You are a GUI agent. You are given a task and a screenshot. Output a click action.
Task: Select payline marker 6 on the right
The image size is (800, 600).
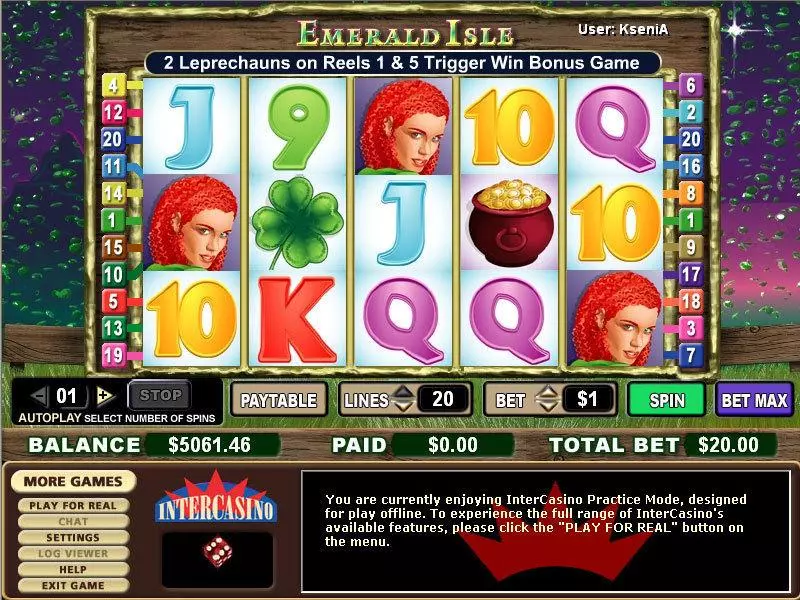[690, 86]
